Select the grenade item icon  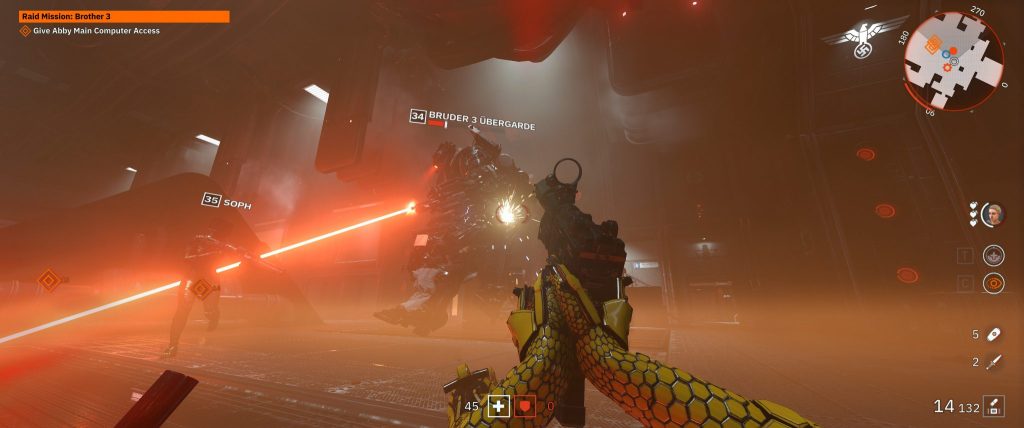coord(994,334)
